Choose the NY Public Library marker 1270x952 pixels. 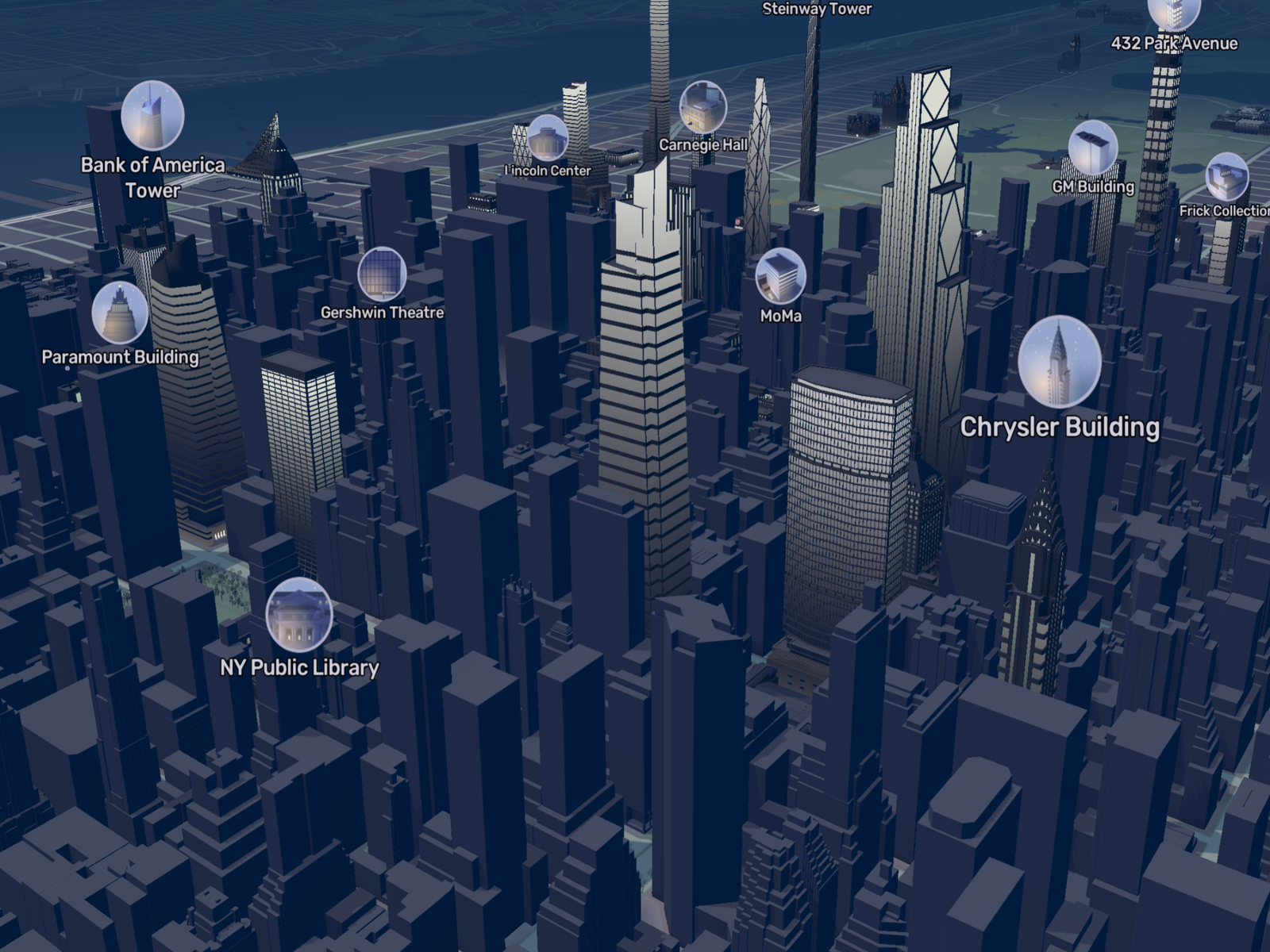(x=298, y=615)
